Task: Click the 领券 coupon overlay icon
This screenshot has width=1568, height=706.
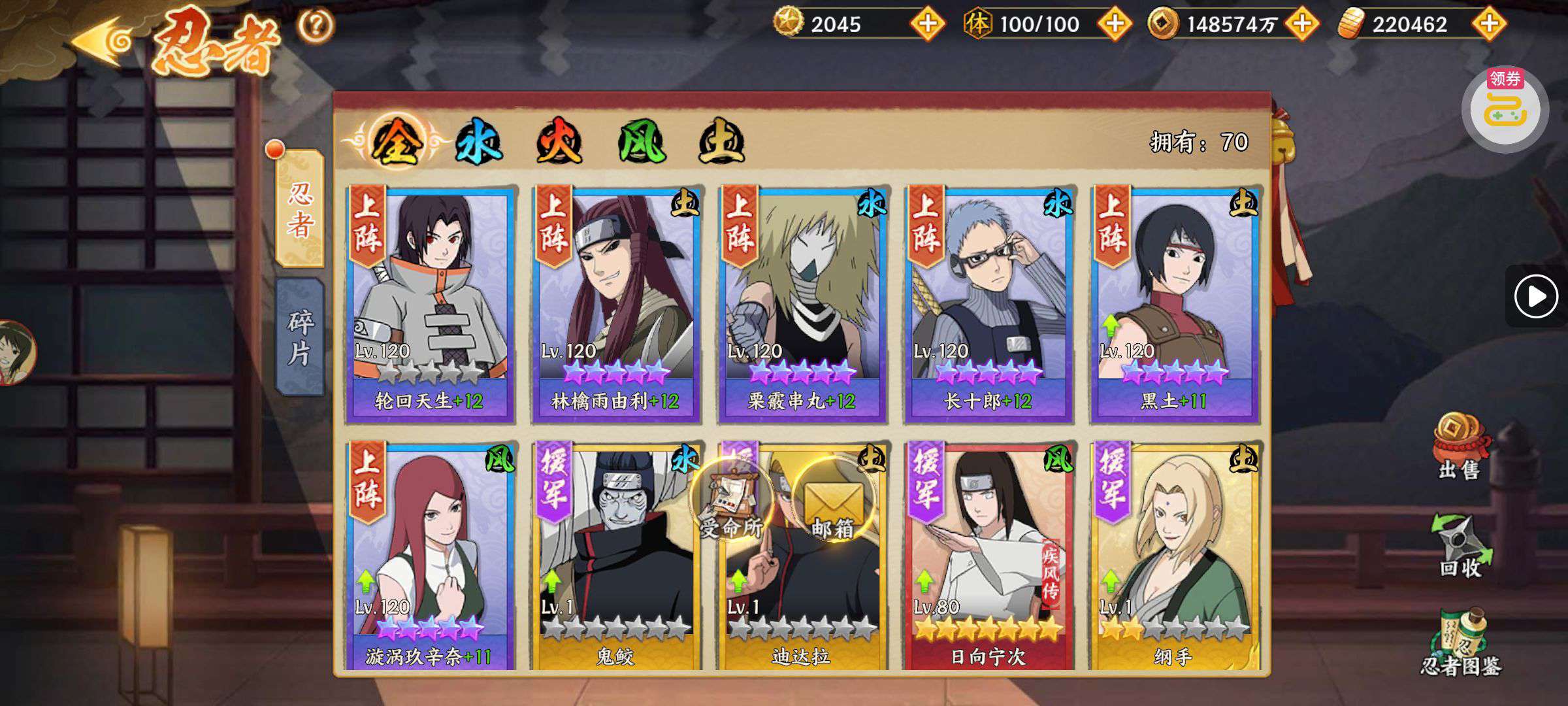Action: [1505, 108]
